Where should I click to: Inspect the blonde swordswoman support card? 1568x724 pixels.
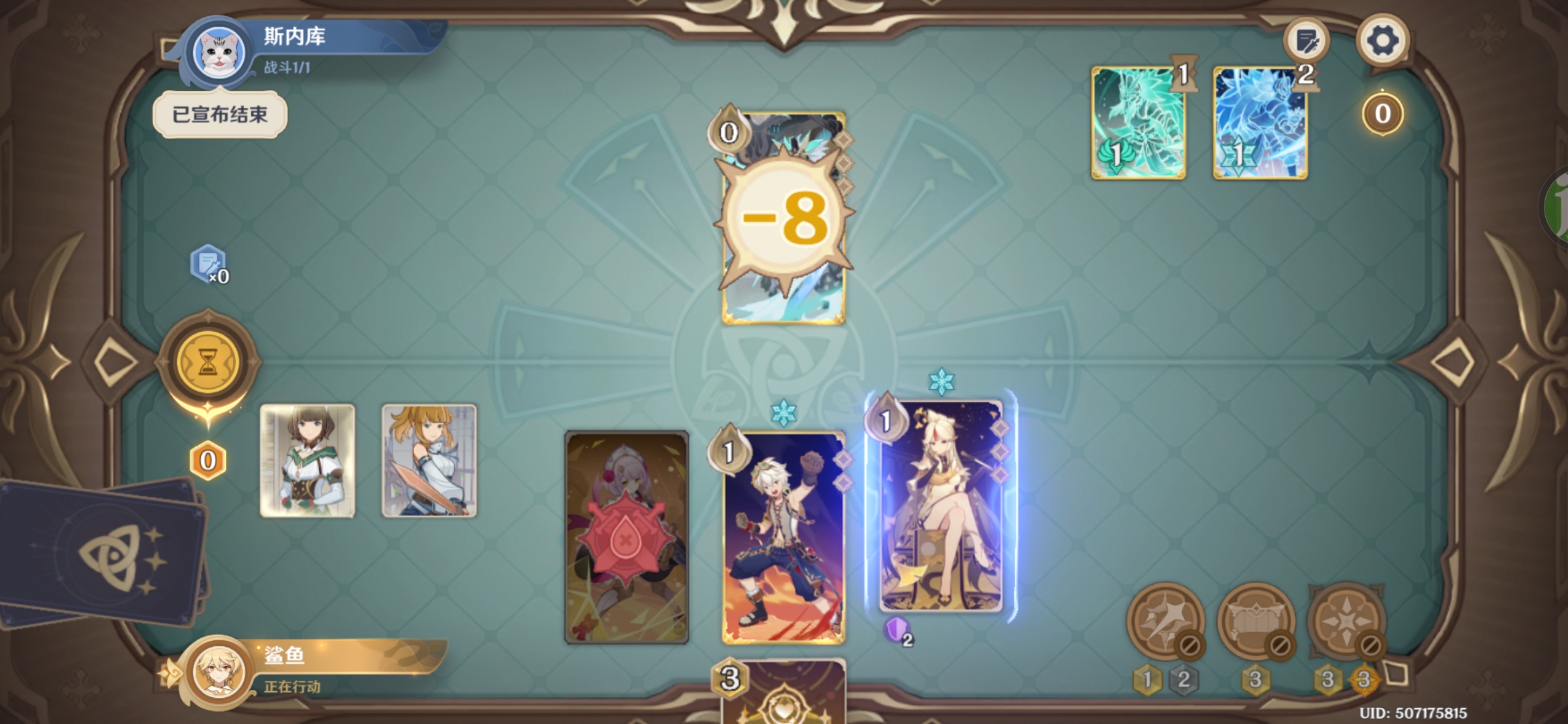pyautogui.click(x=429, y=461)
